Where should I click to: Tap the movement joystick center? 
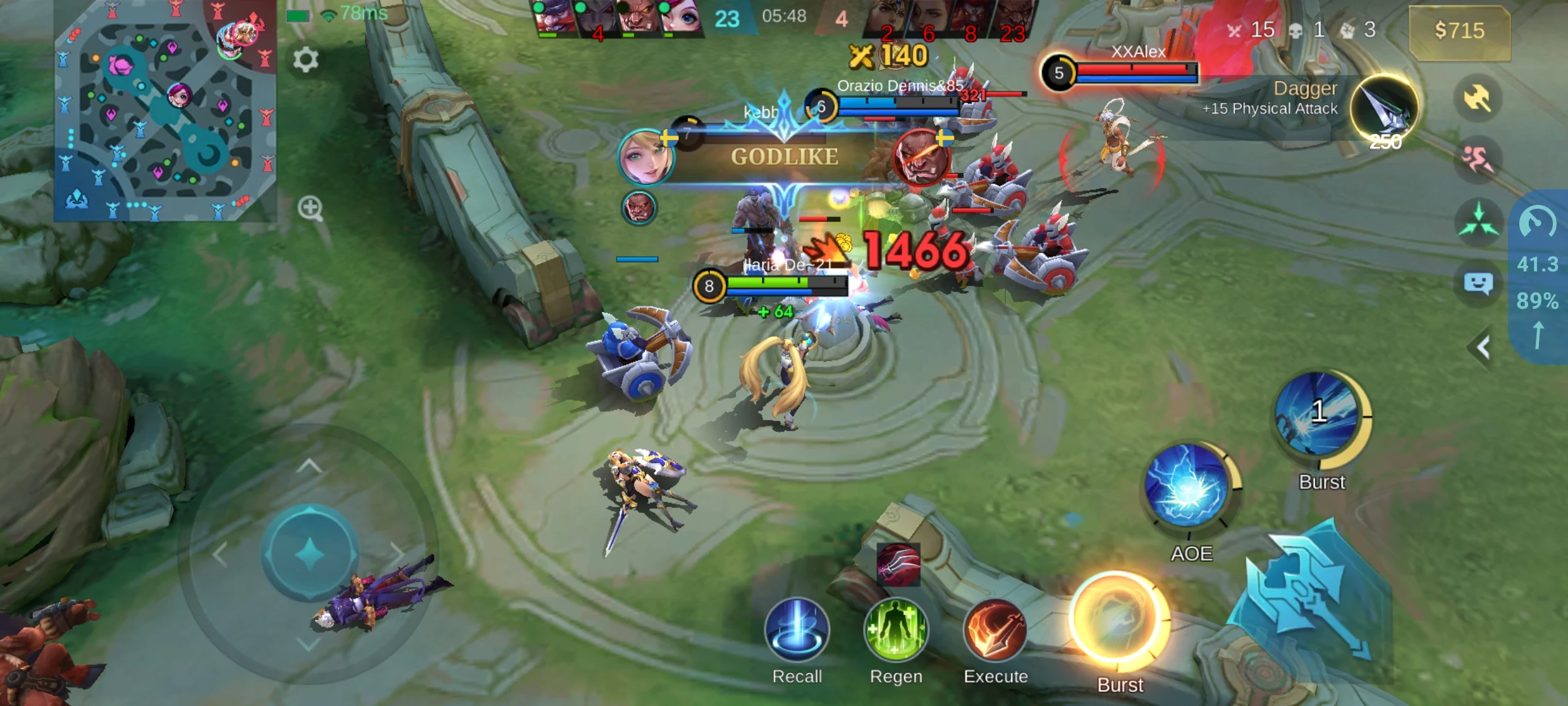(x=310, y=553)
